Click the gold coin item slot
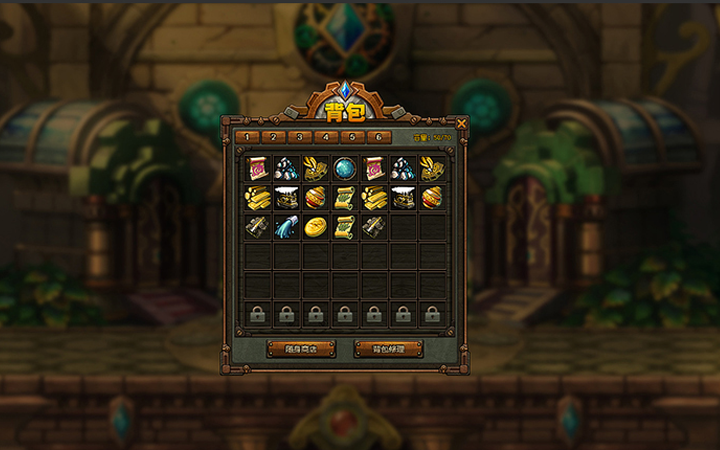Viewport: 720px width, 450px height. [x=315, y=227]
